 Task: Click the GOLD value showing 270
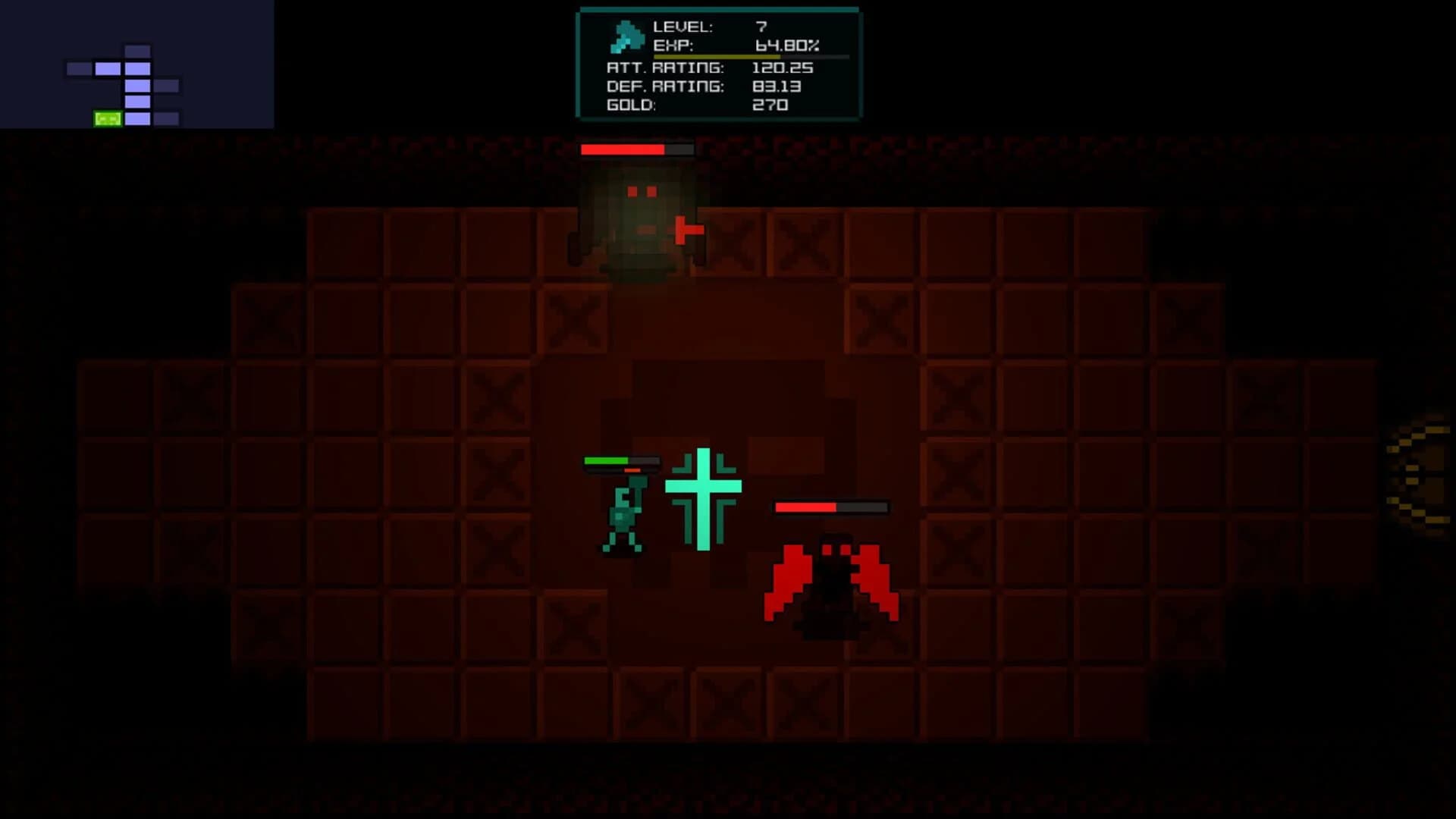(772, 105)
